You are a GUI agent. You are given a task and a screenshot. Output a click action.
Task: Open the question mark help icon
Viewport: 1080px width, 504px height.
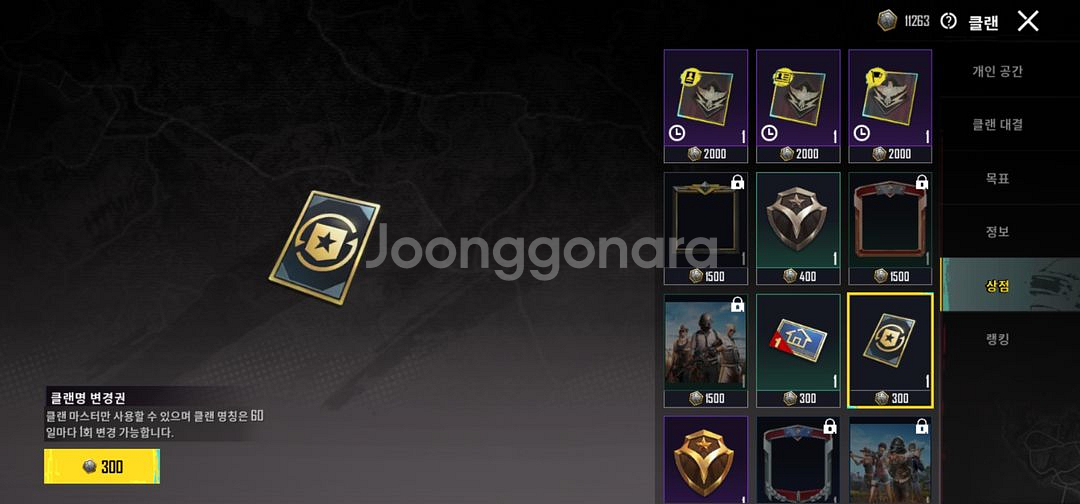pyautogui.click(x=948, y=21)
